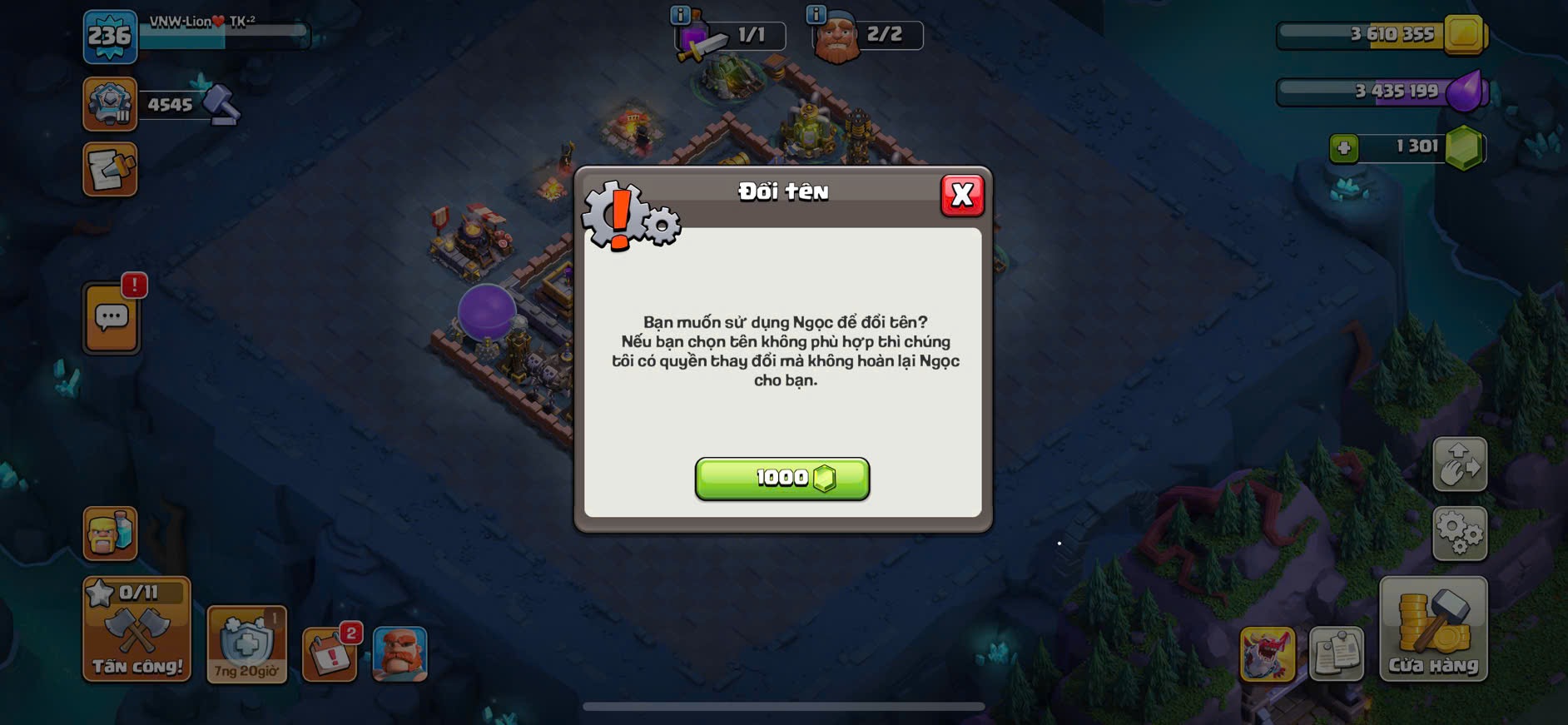Viewport: 1568px width, 725px height.
Task: Show laboratory info next to 1/1
Action: pyautogui.click(x=680, y=14)
